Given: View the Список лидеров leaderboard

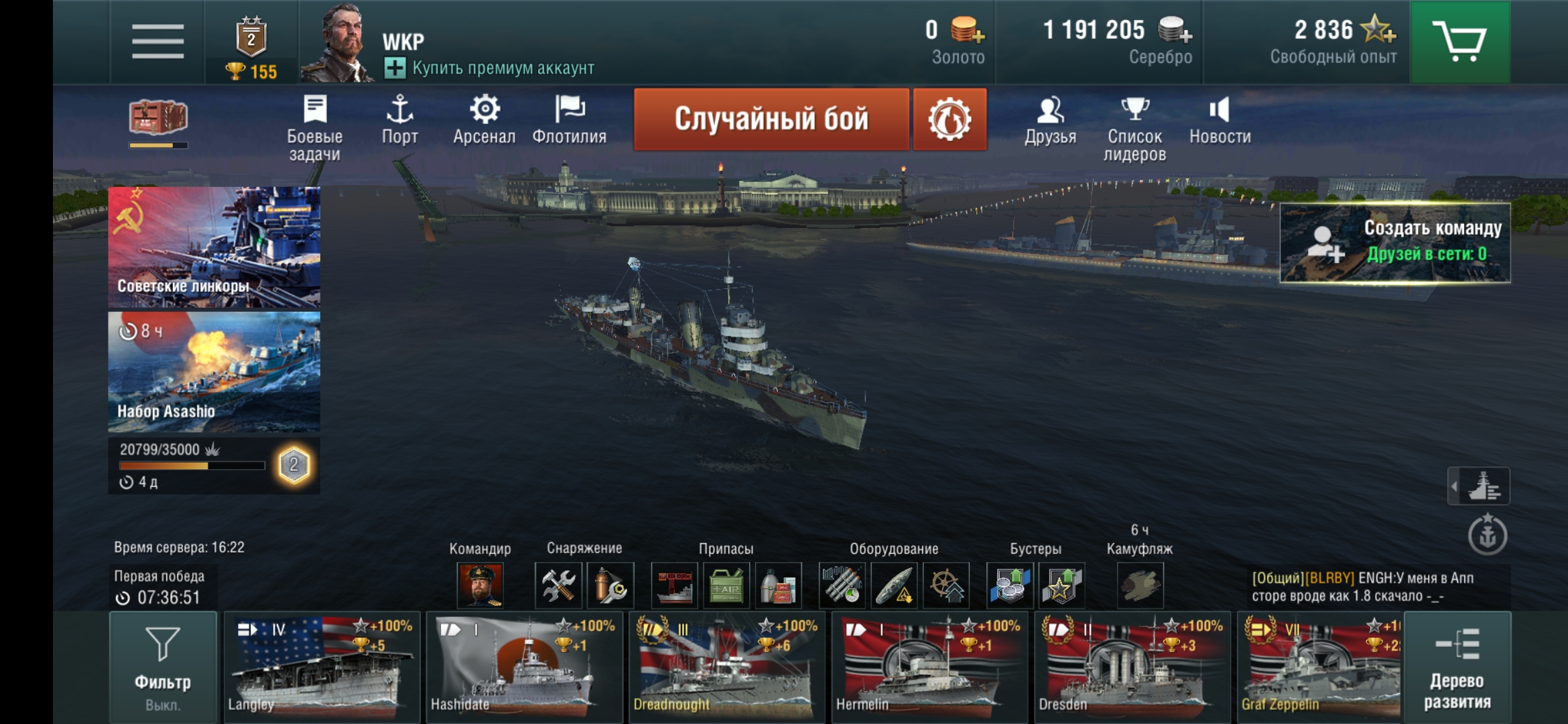Looking at the screenshot, I should click(x=1134, y=127).
